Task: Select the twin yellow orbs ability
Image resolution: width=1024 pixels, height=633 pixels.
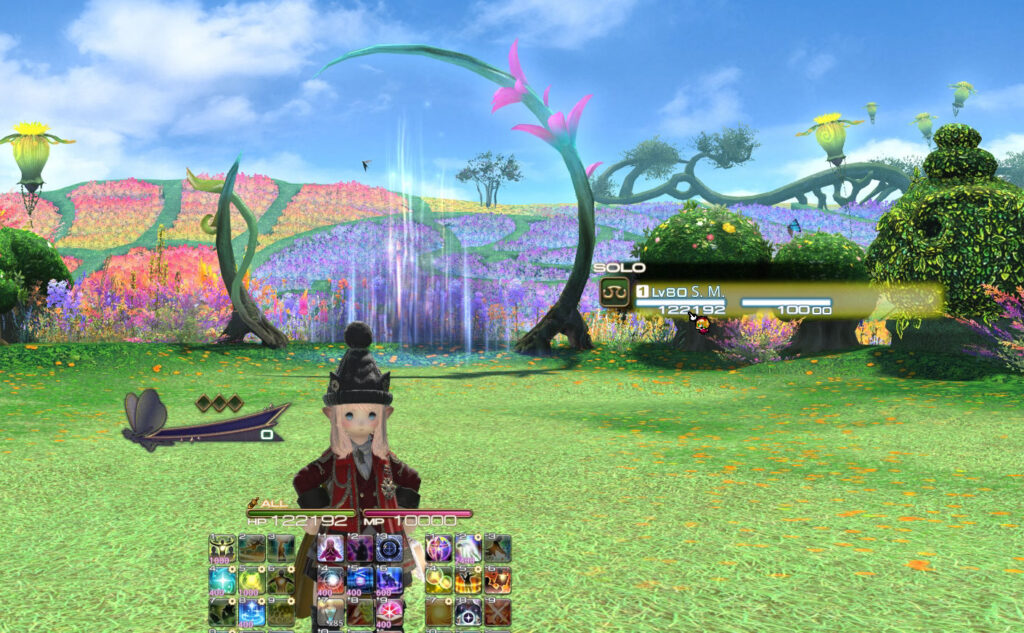Action: [x=438, y=580]
